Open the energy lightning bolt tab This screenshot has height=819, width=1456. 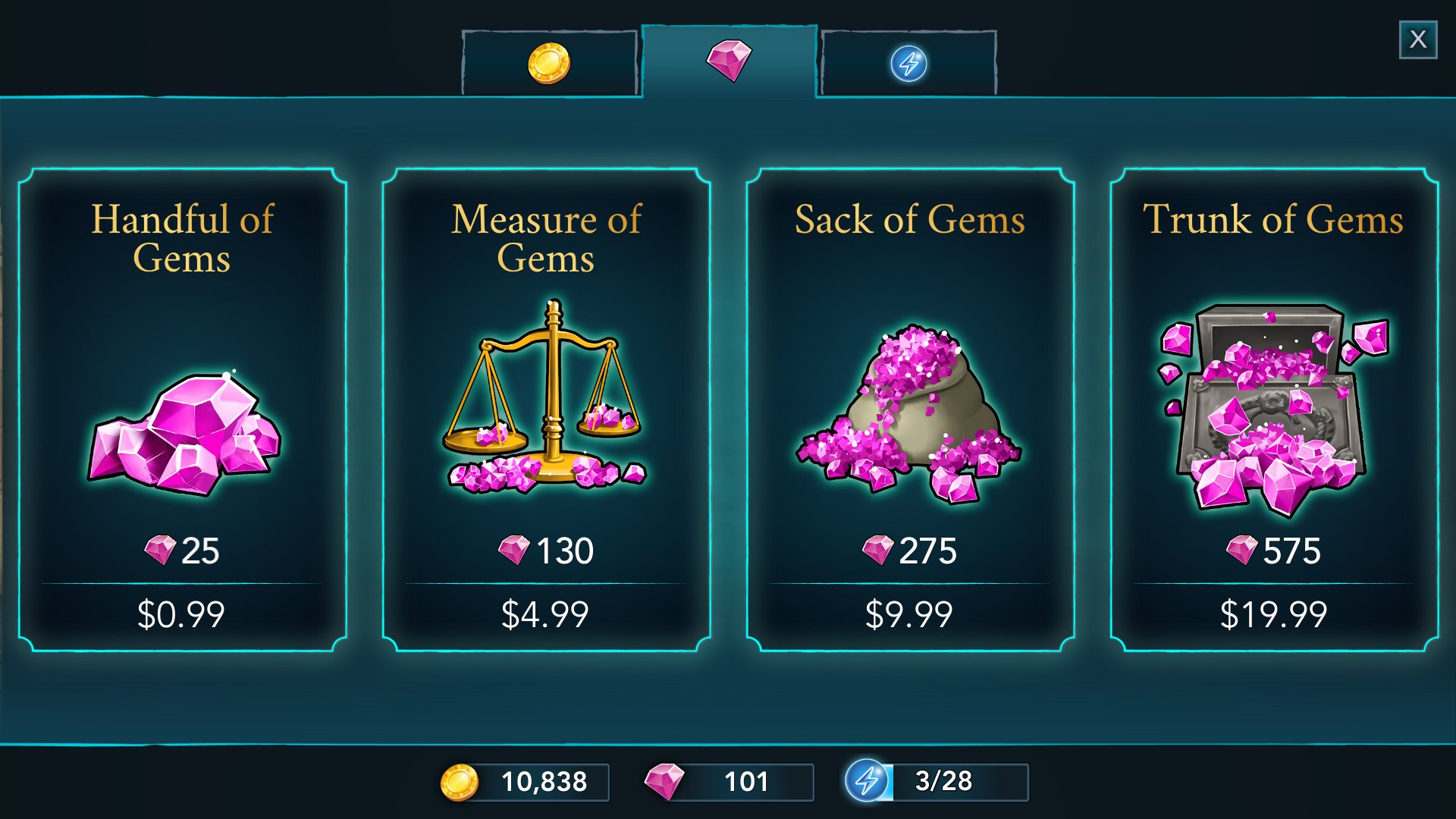908,63
